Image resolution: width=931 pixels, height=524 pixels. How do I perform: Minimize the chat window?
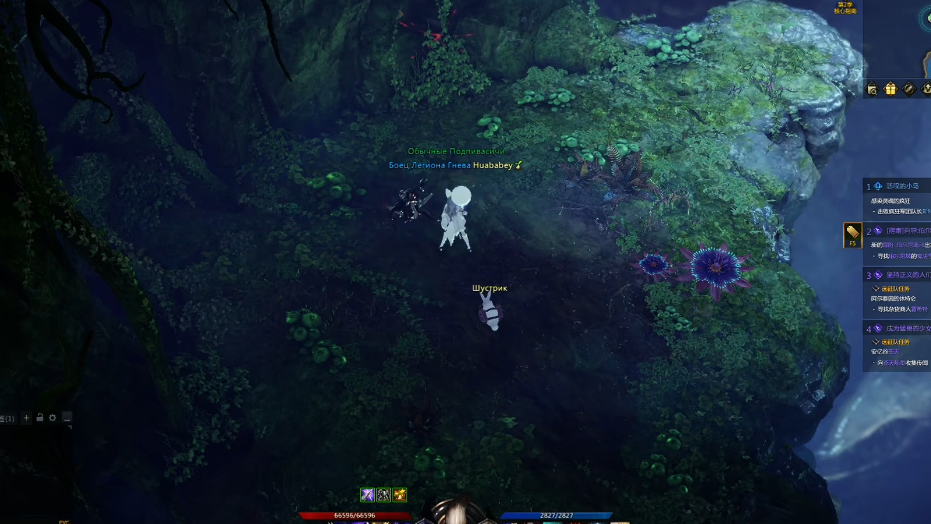(67, 417)
